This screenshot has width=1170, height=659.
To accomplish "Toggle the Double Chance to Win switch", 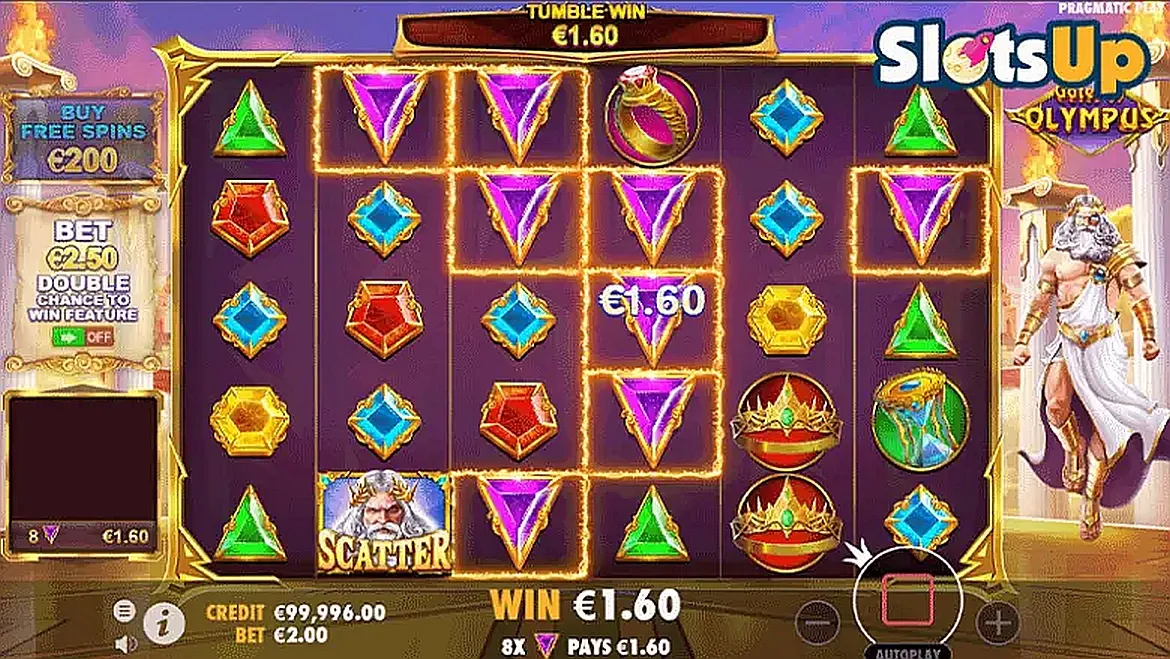I will point(82,336).
